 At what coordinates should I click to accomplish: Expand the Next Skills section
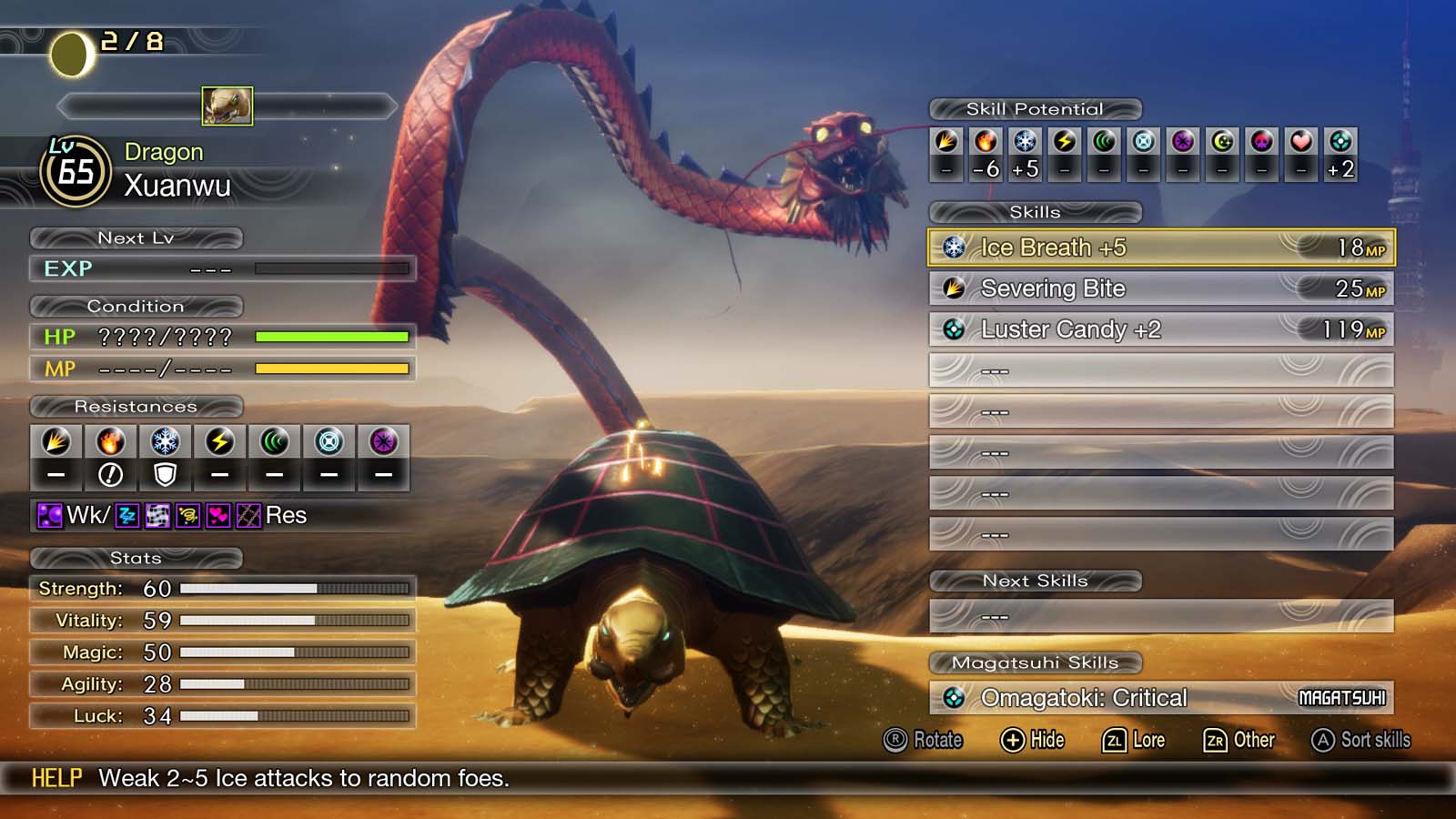[1036, 581]
